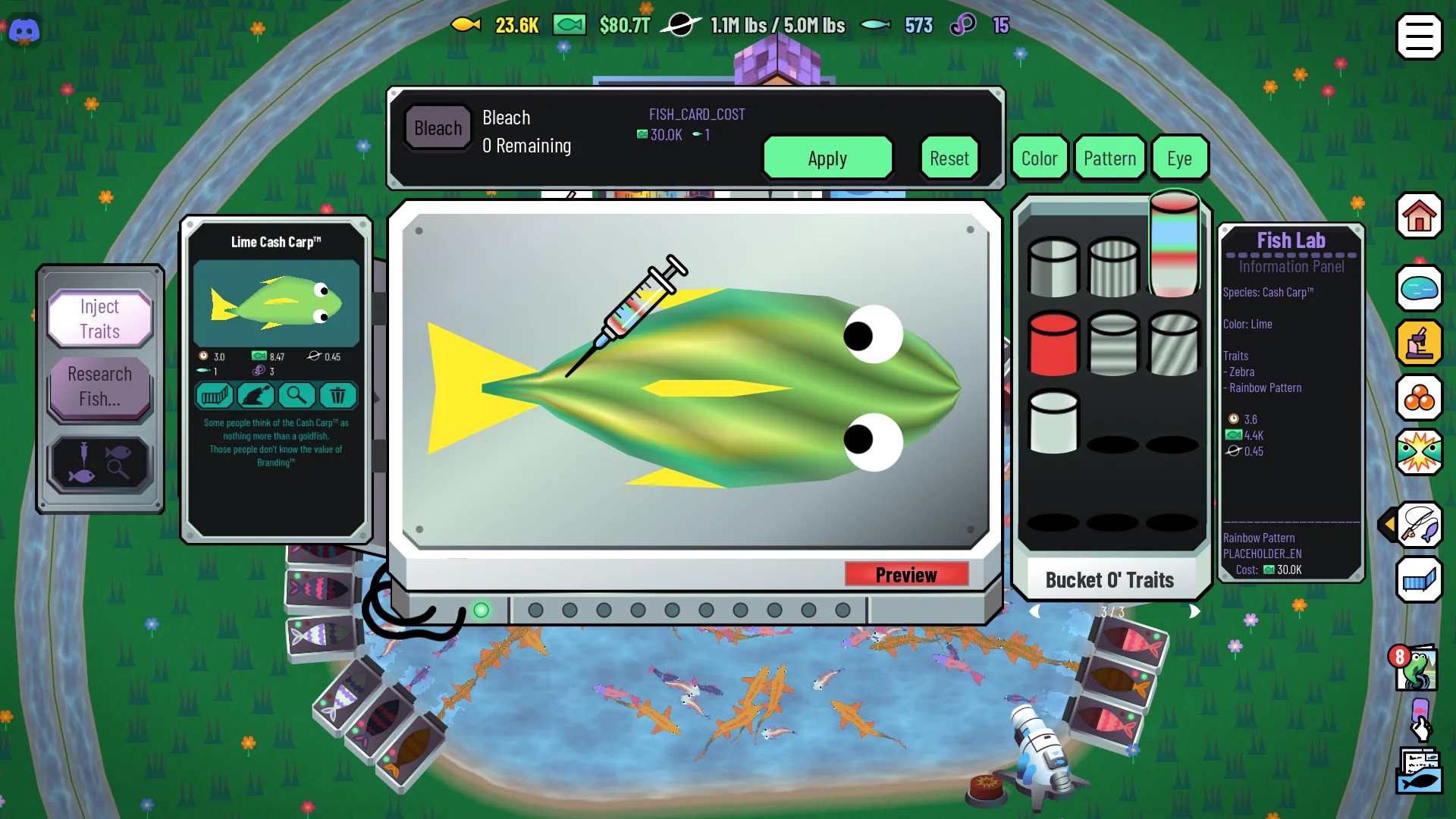Go to next bucket traits page

point(1194,611)
